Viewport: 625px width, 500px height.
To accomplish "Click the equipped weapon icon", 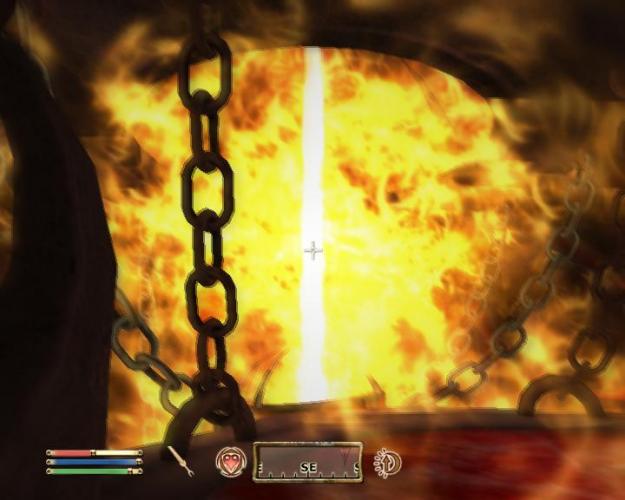I will [x=181, y=461].
